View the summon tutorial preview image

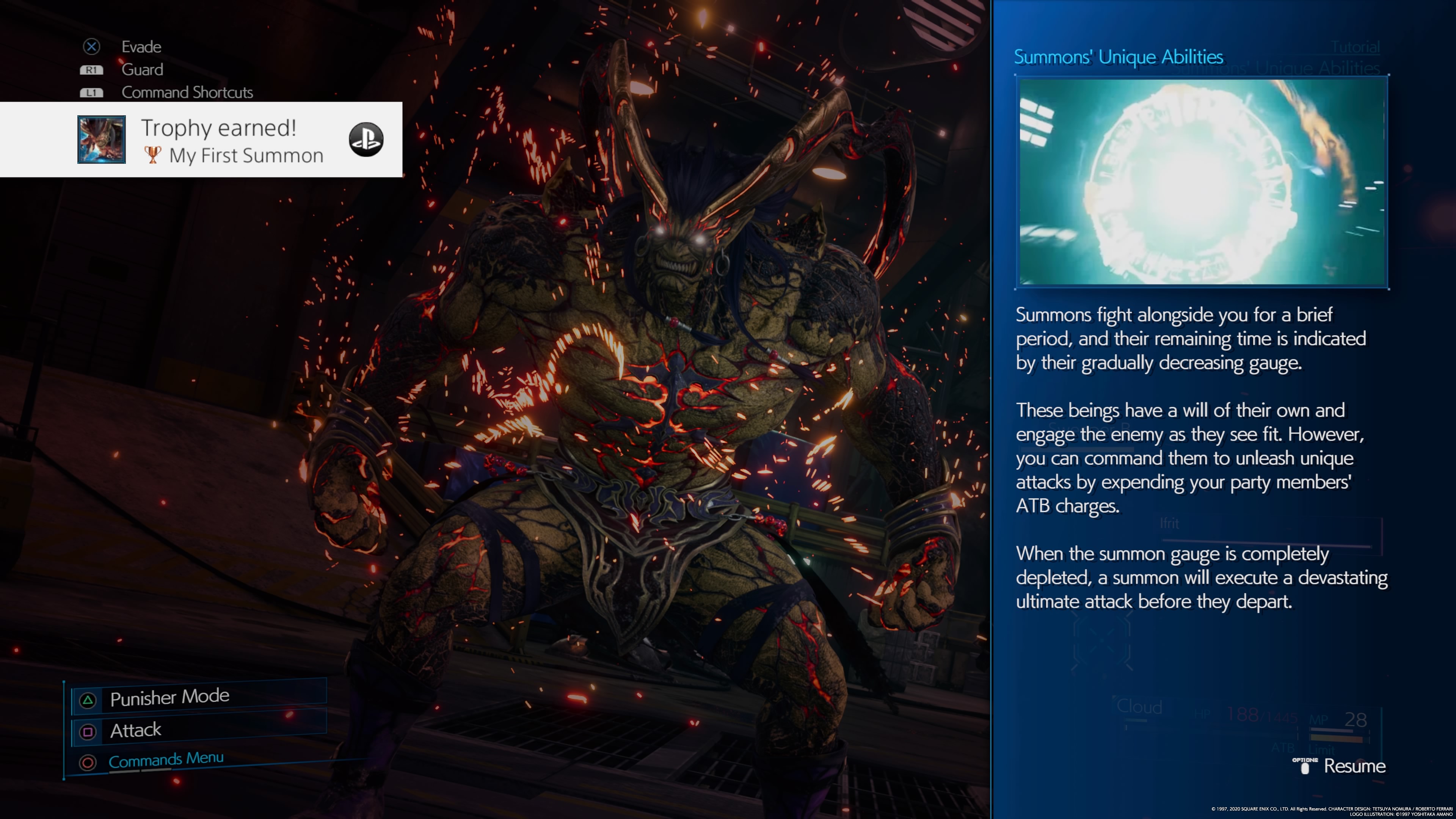coord(1202,182)
